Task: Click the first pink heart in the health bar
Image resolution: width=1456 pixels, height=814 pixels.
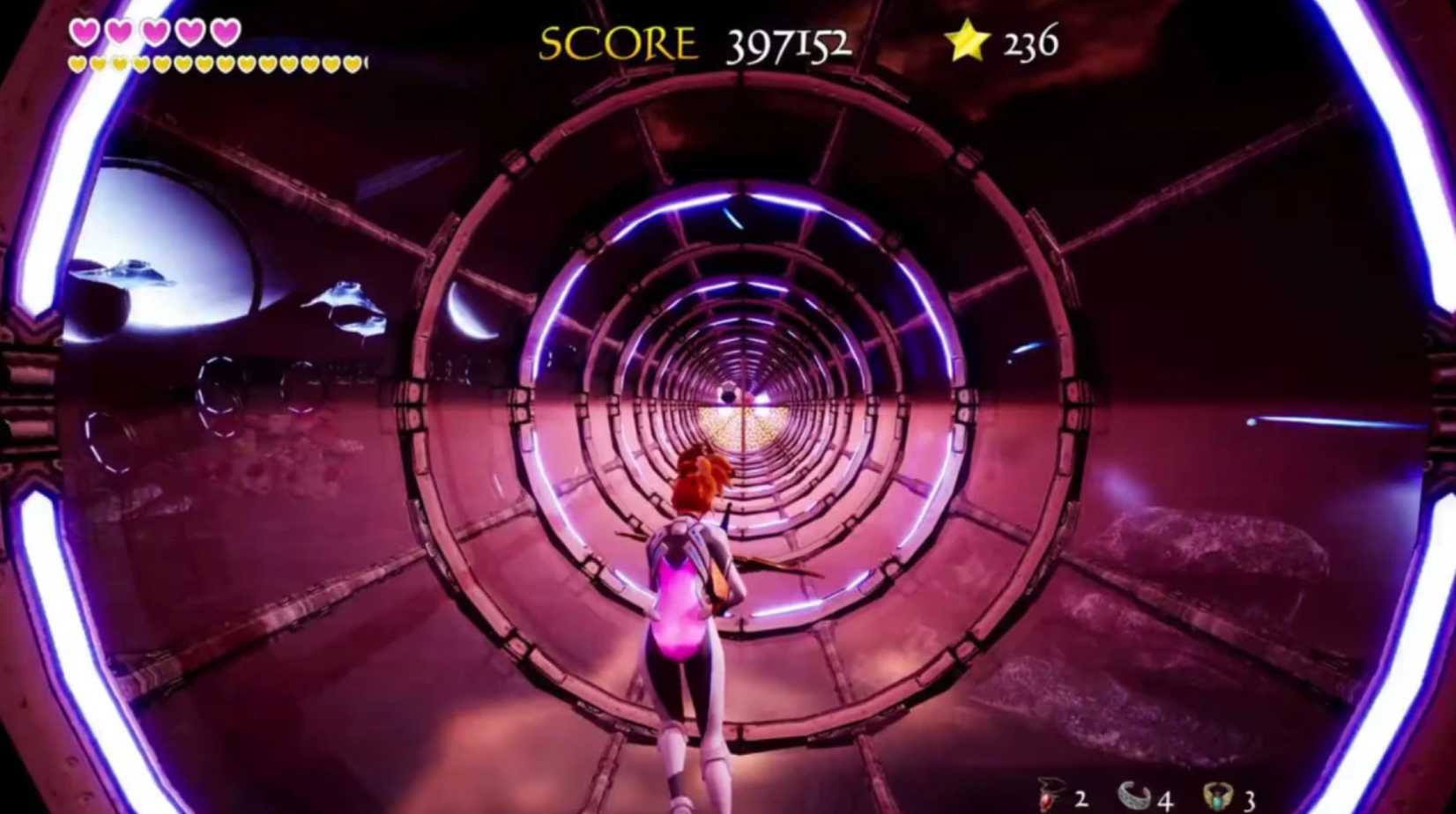Action: point(85,31)
